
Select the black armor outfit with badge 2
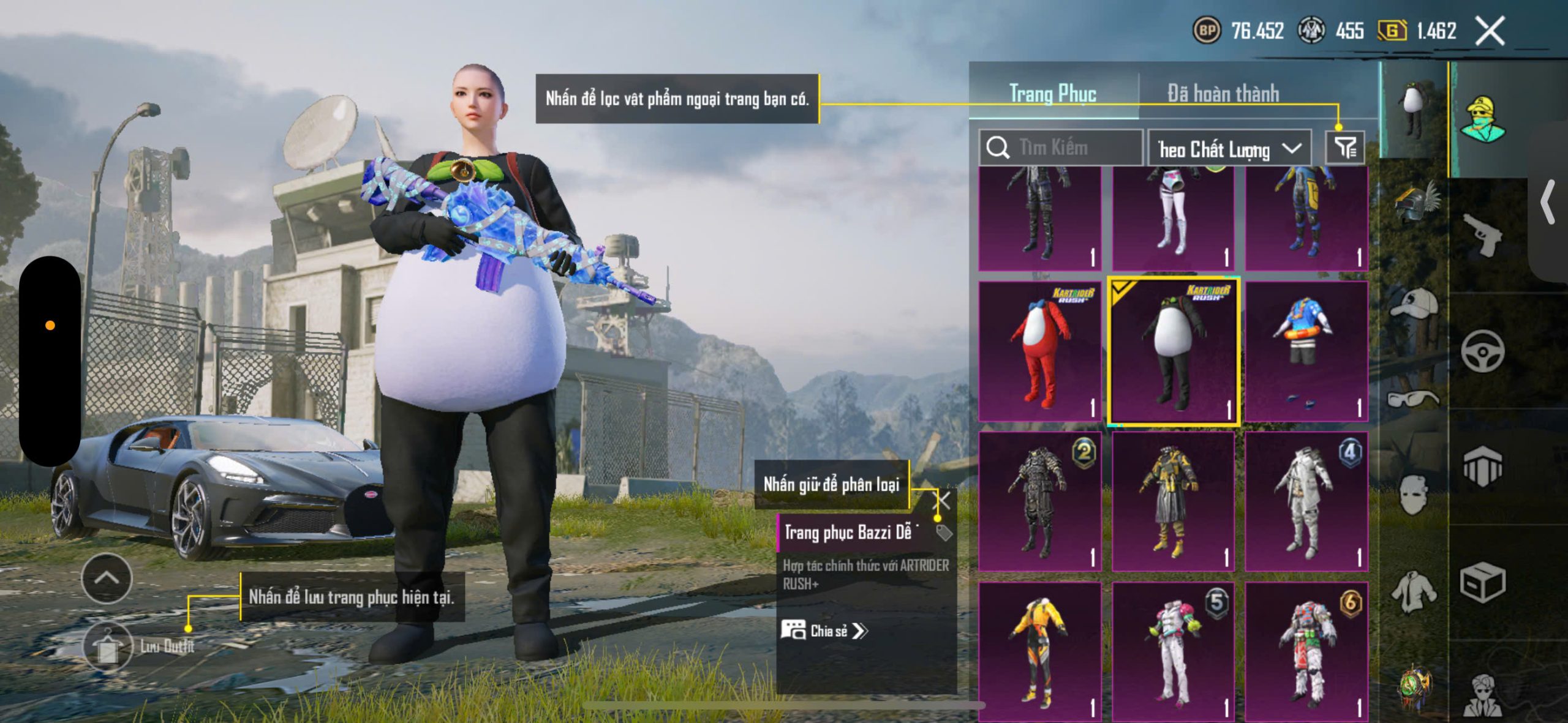[1039, 501]
